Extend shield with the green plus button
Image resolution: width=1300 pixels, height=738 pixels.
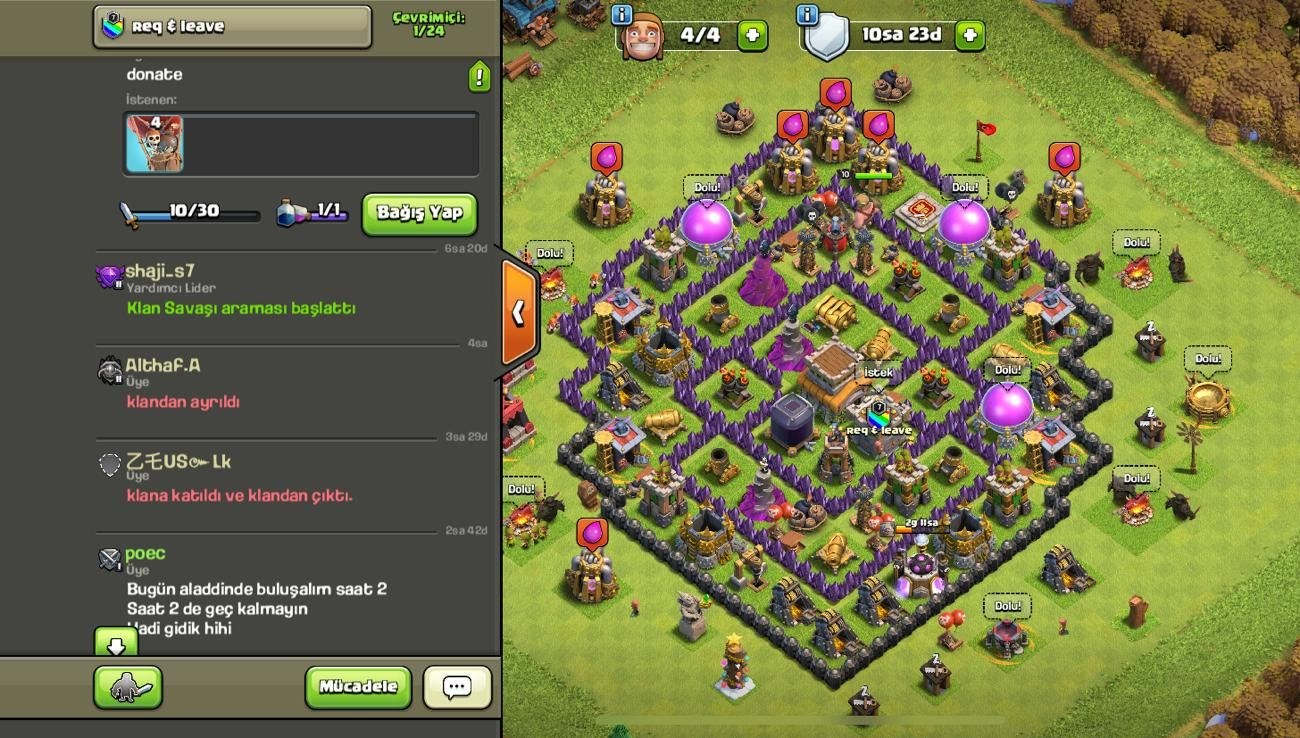(969, 36)
